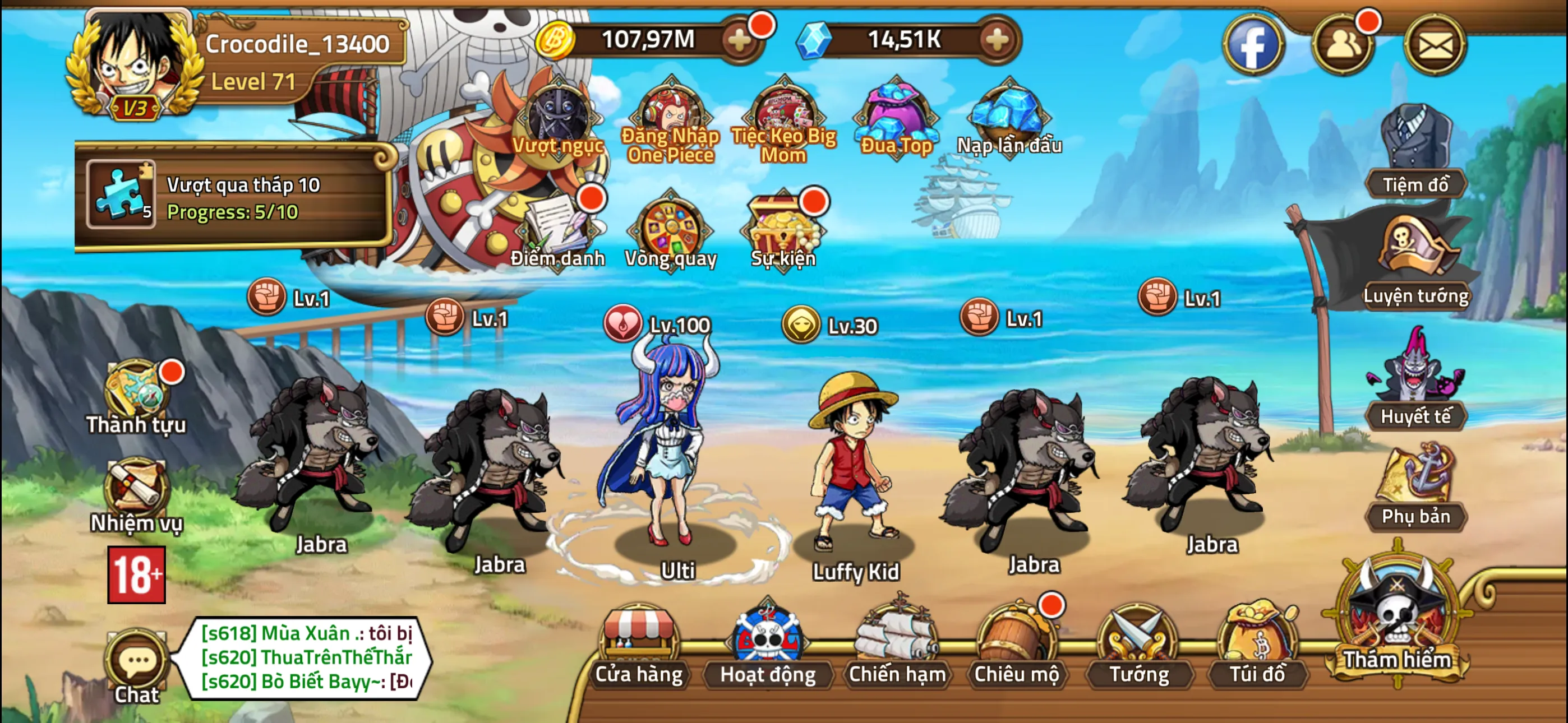
Task: Open the Cửa hàng shop
Action: 639,646
